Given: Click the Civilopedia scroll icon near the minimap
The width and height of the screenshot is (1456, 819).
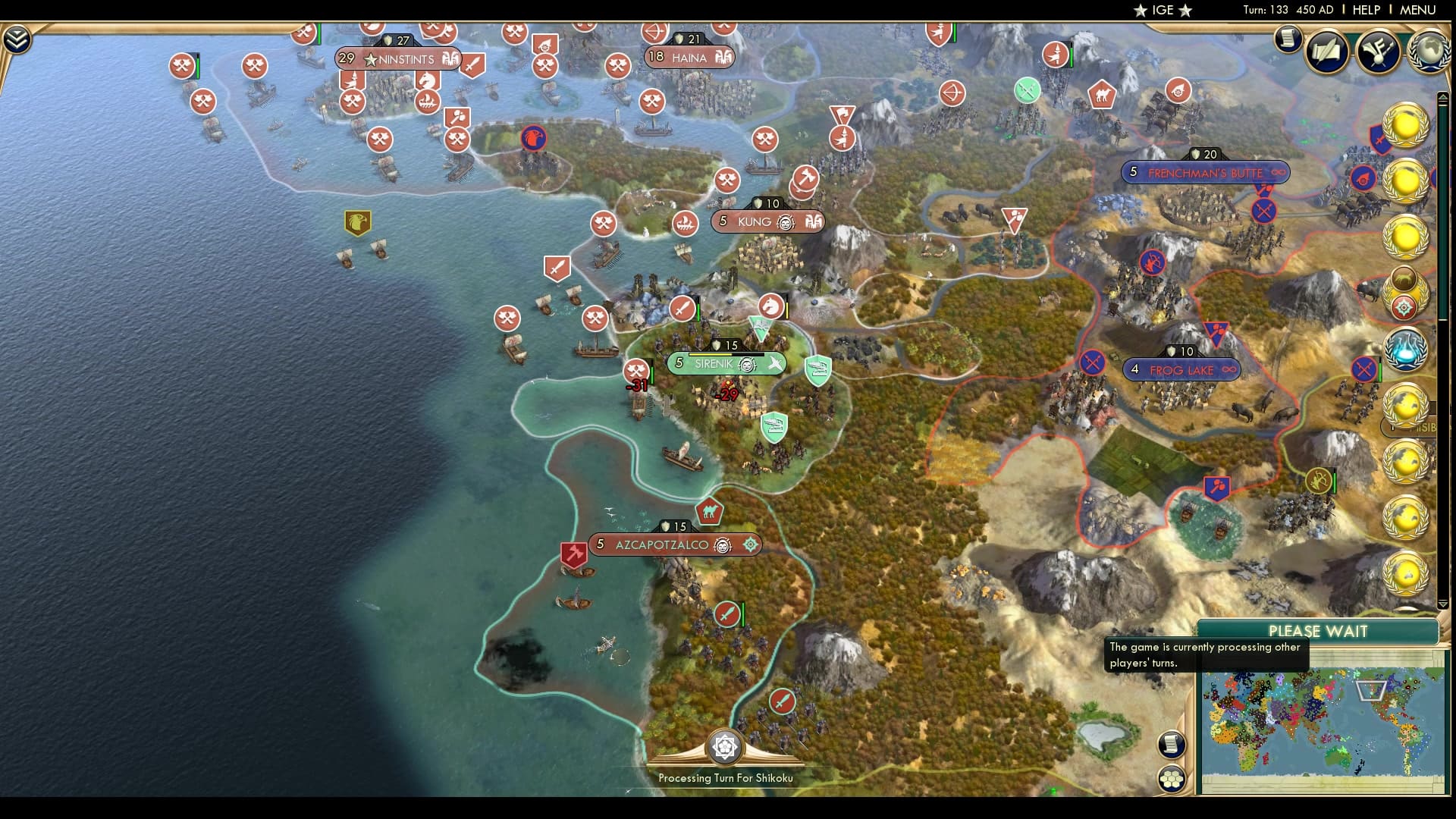Looking at the screenshot, I should tap(1172, 745).
